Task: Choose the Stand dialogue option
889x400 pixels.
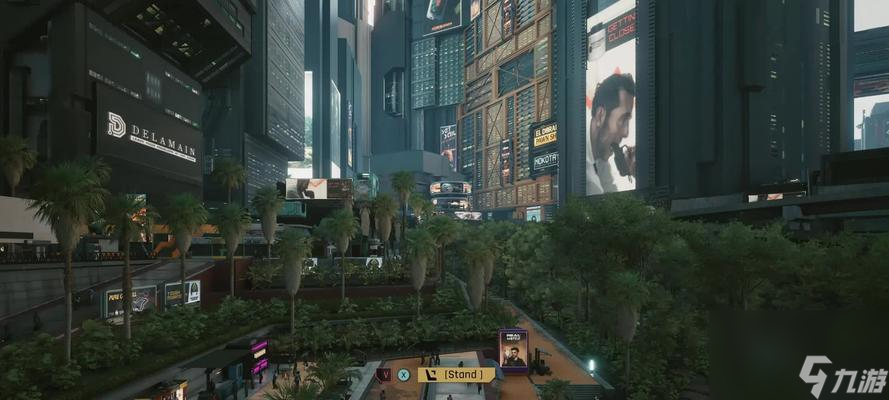Action: pyautogui.click(x=456, y=375)
